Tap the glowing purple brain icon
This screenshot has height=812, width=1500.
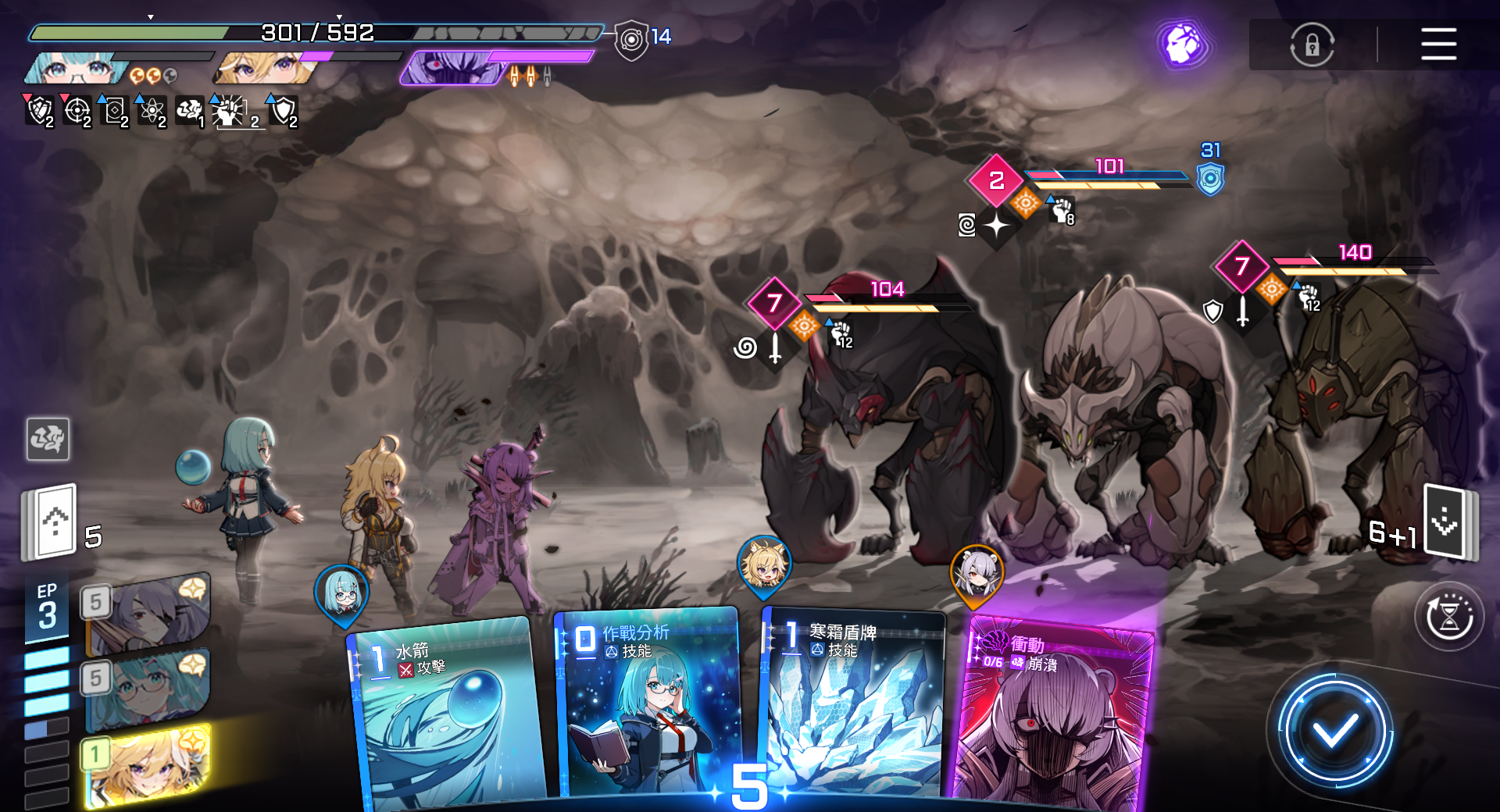(x=1183, y=44)
